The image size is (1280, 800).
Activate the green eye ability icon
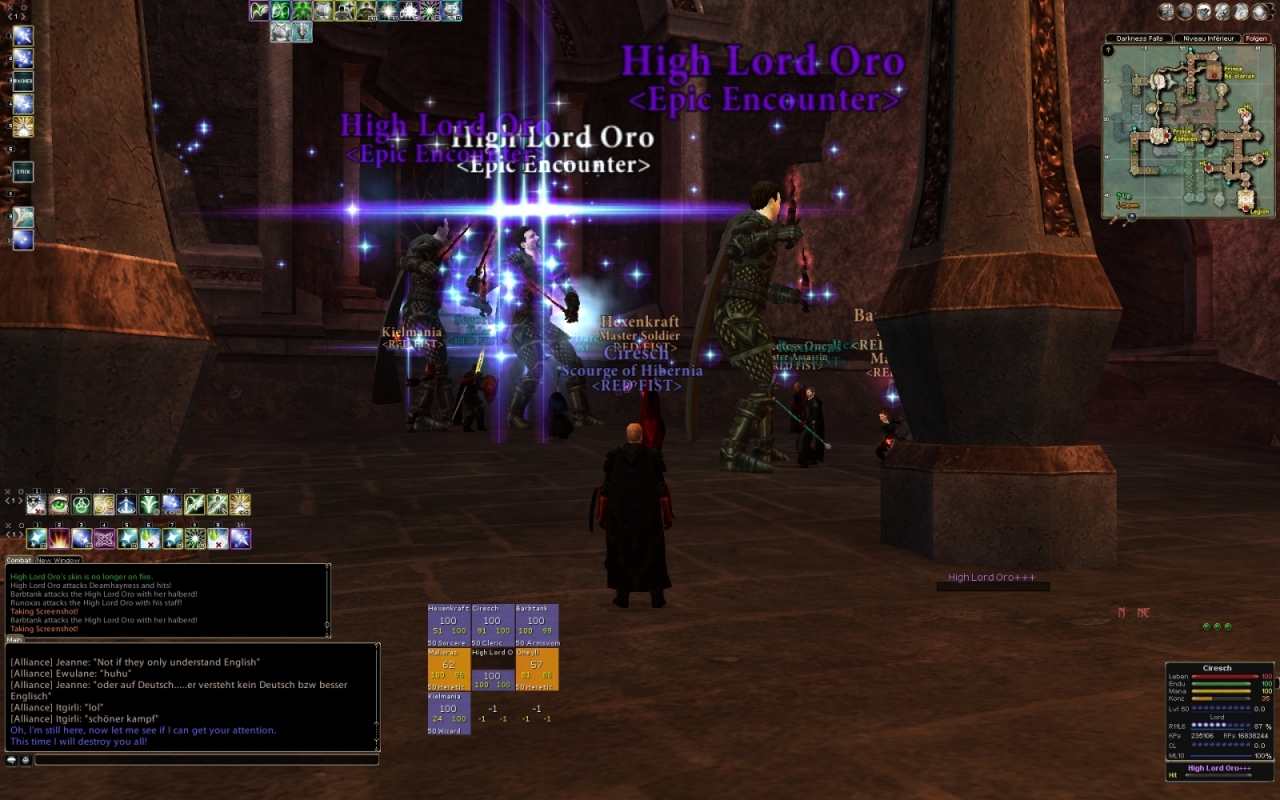click(x=59, y=505)
